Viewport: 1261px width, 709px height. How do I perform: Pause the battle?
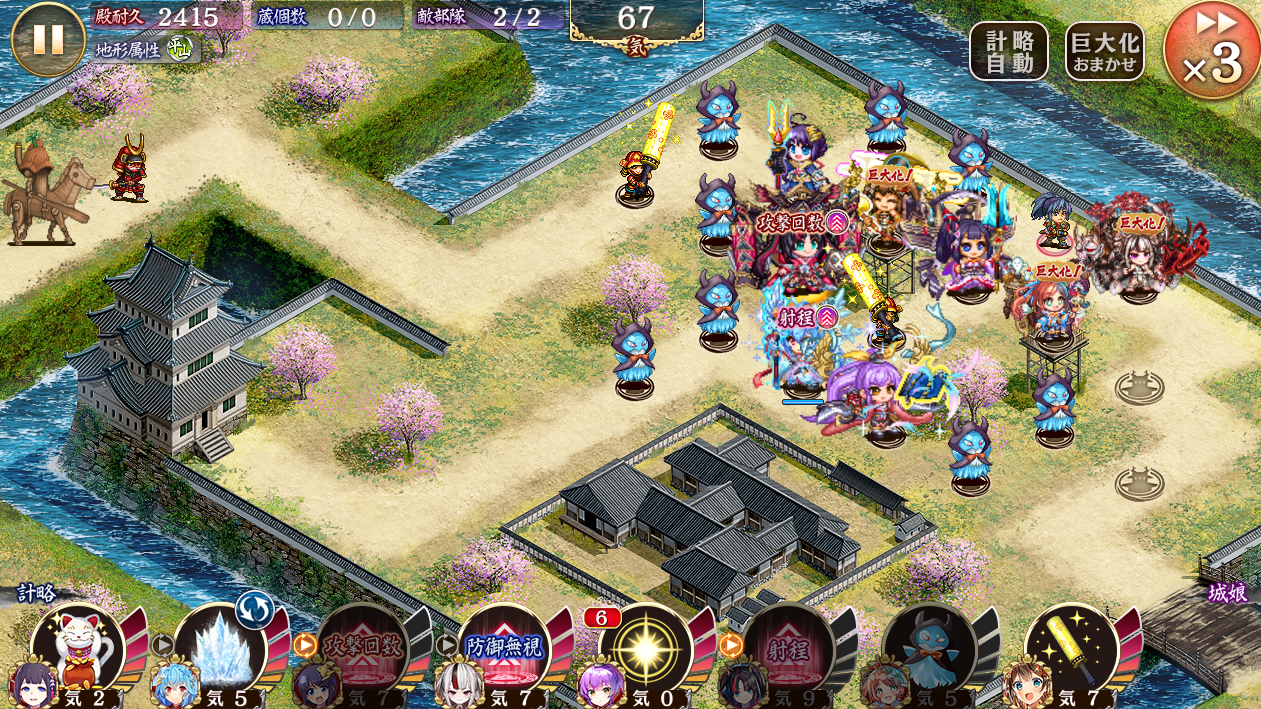48,39
